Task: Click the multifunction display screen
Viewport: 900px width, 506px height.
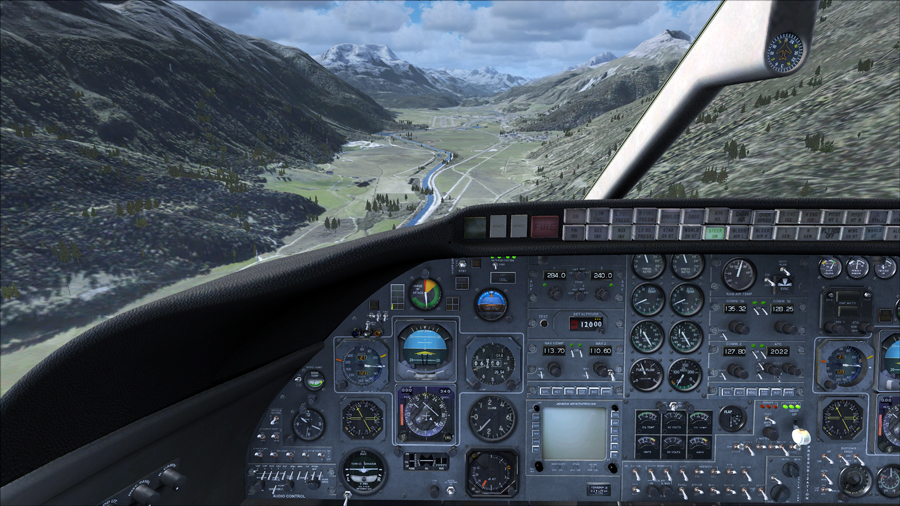Action: pos(574,432)
